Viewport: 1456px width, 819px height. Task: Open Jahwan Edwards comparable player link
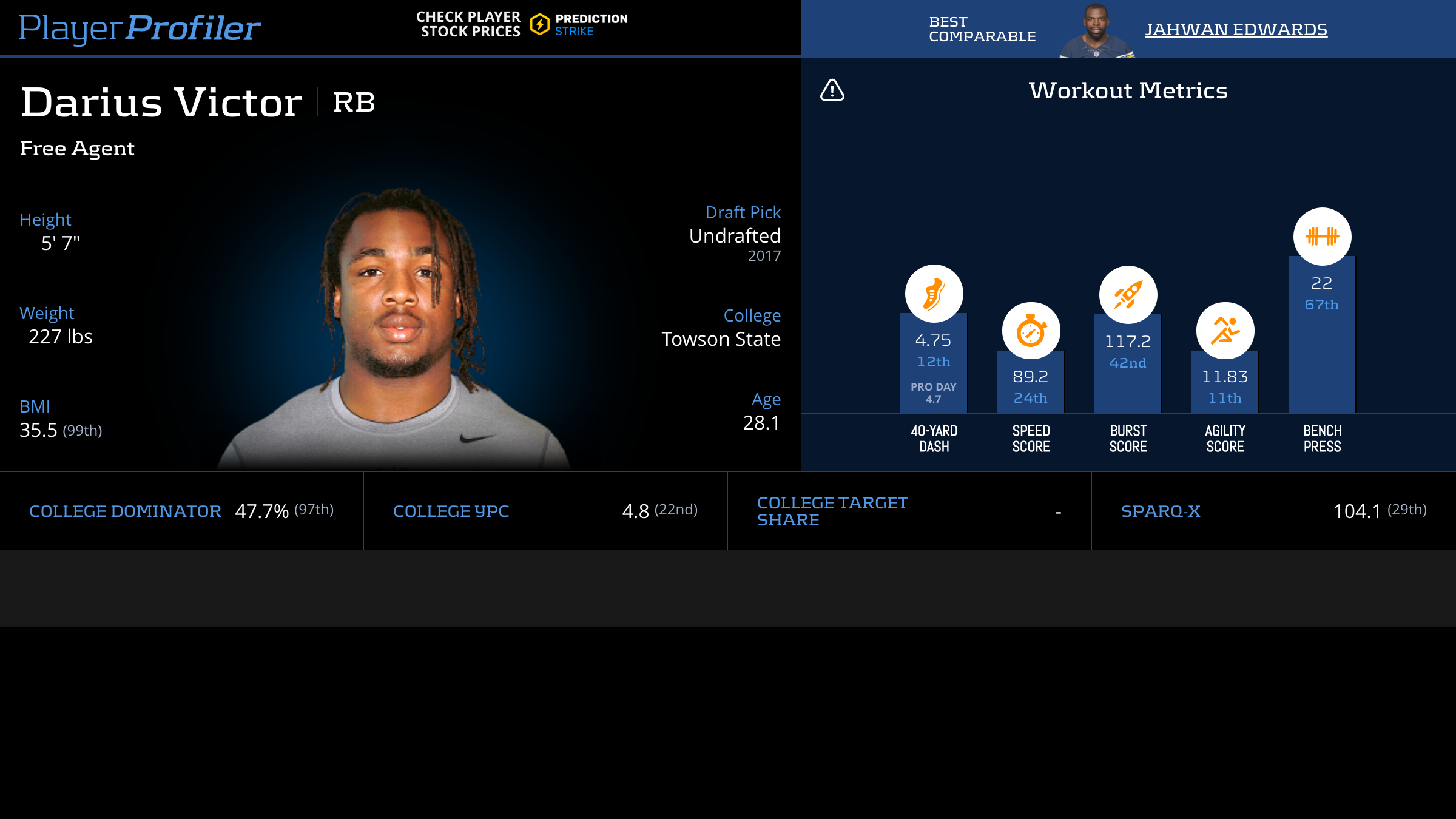pos(1236,29)
